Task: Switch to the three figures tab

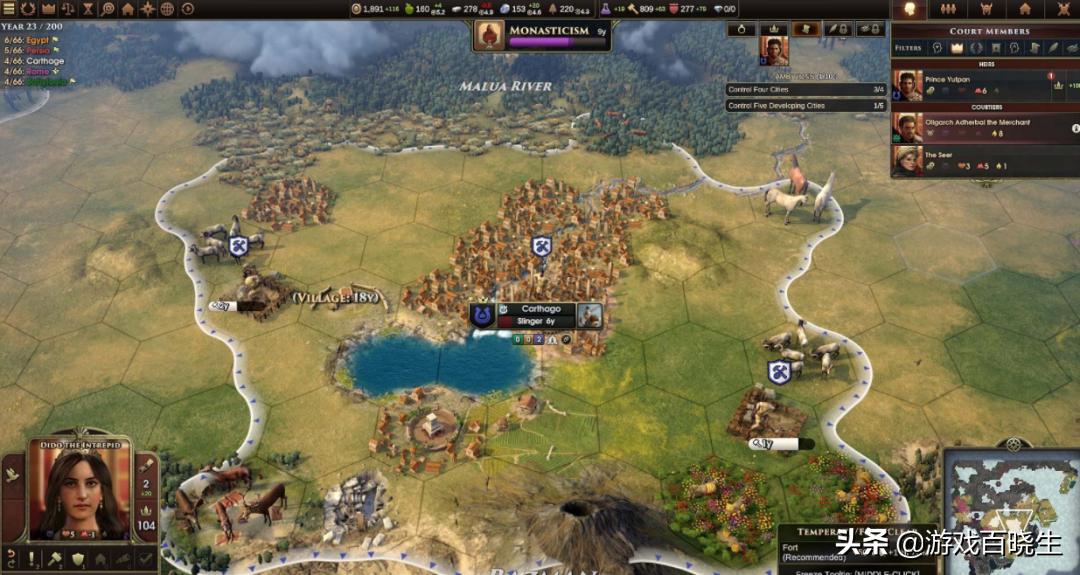Action: (948, 9)
